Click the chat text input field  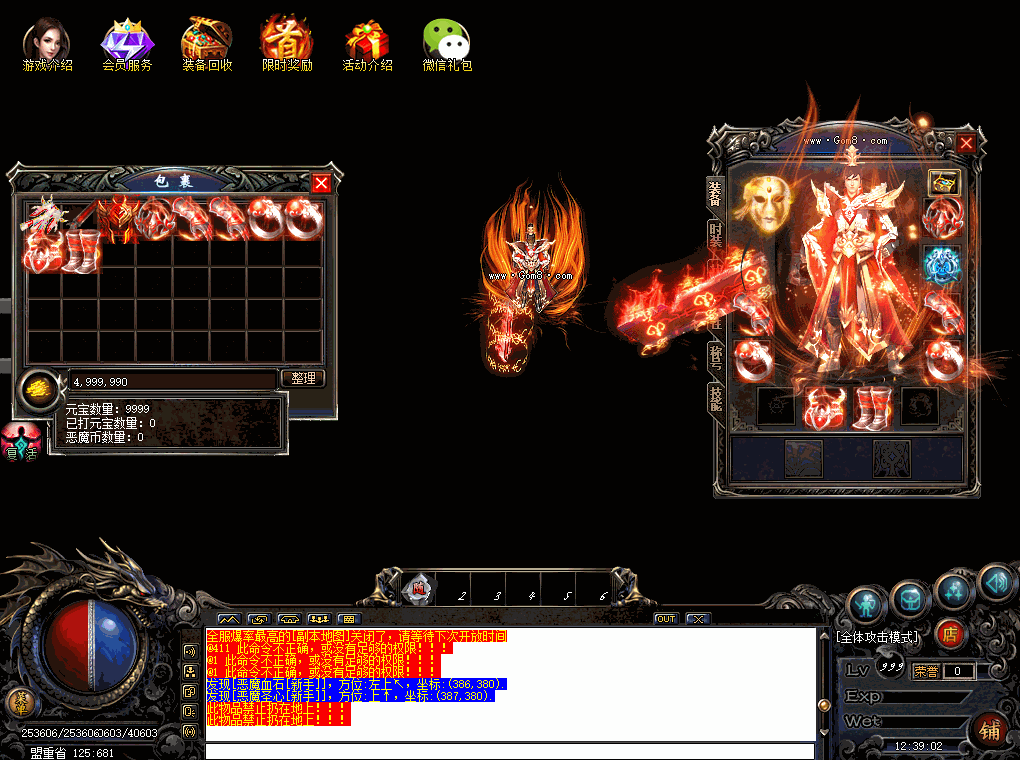509,750
